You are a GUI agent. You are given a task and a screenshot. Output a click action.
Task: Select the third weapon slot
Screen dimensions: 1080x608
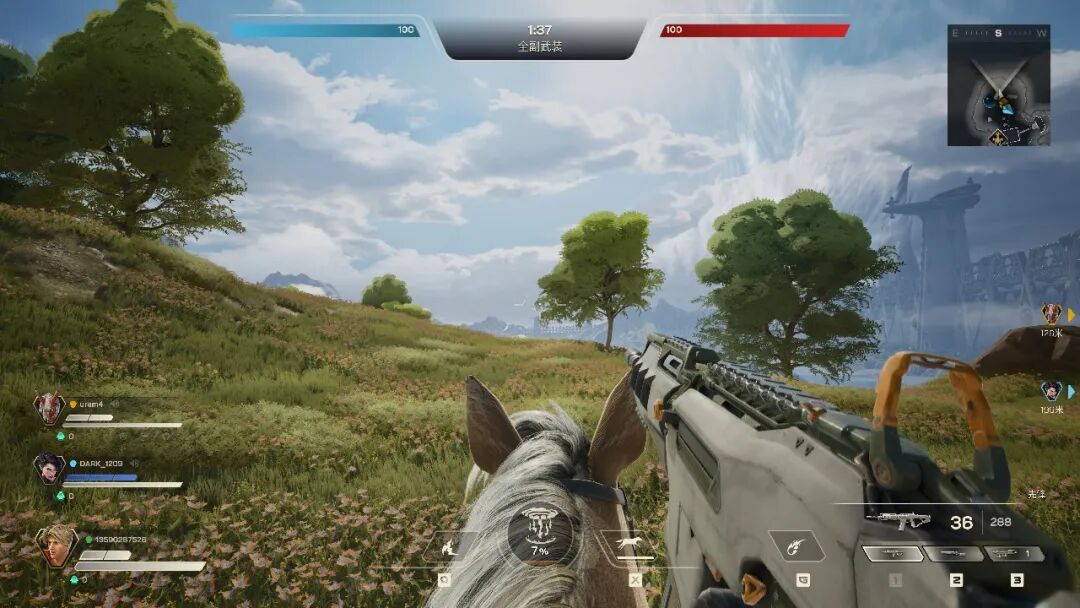coord(1015,554)
